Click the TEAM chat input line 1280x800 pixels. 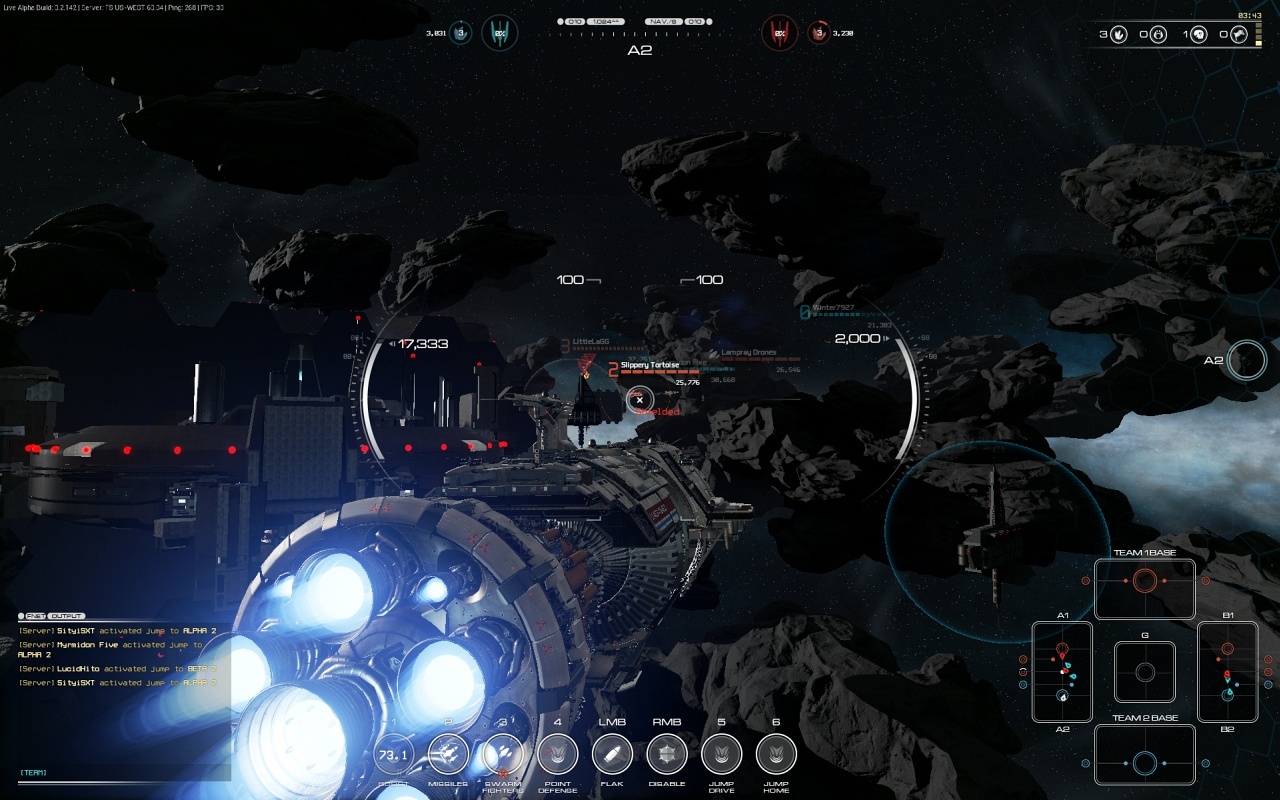pos(120,773)
